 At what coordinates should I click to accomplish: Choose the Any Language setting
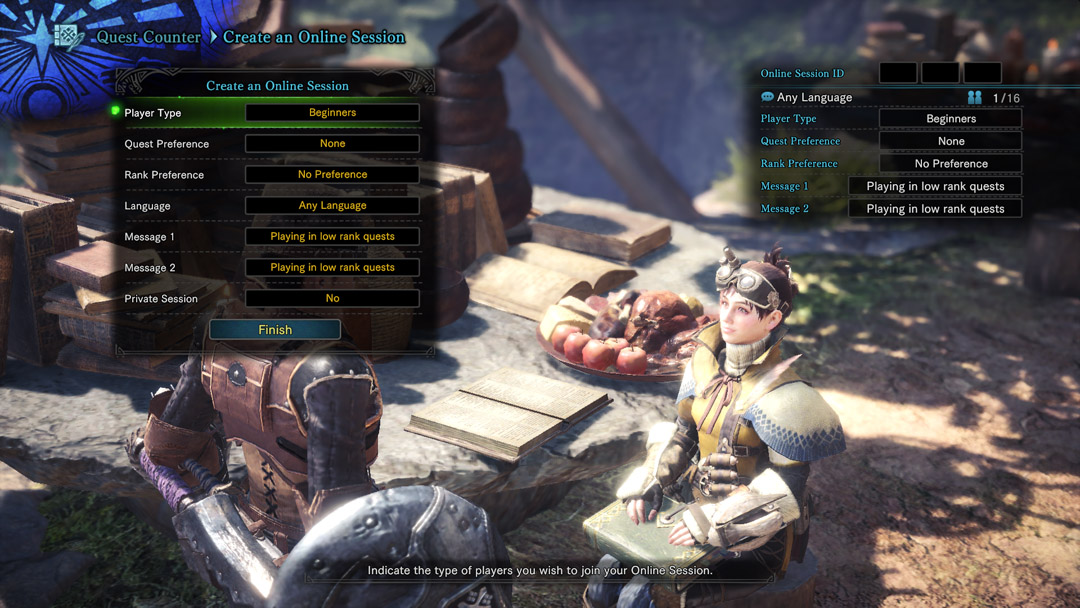pyautogui.click(x=332, y=206)
